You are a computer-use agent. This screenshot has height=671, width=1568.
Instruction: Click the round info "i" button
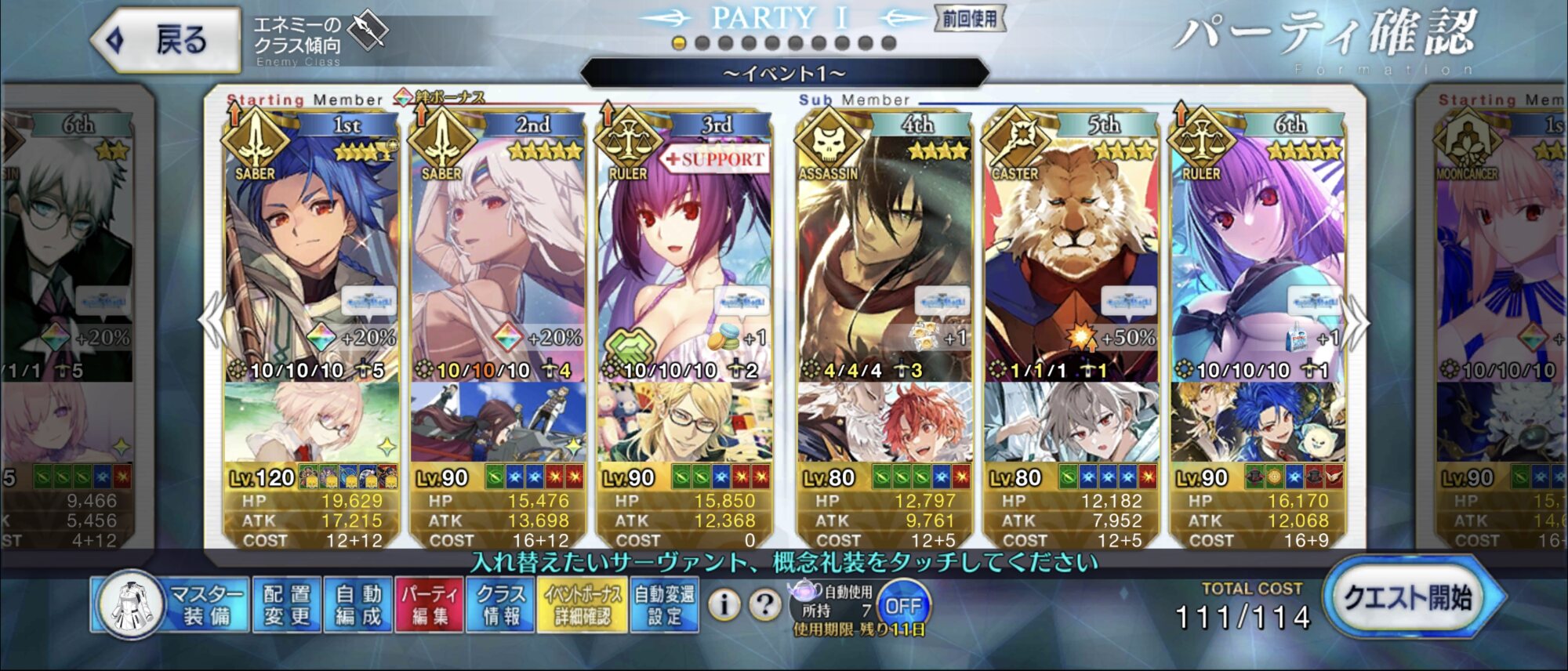[x=724, y=604]
